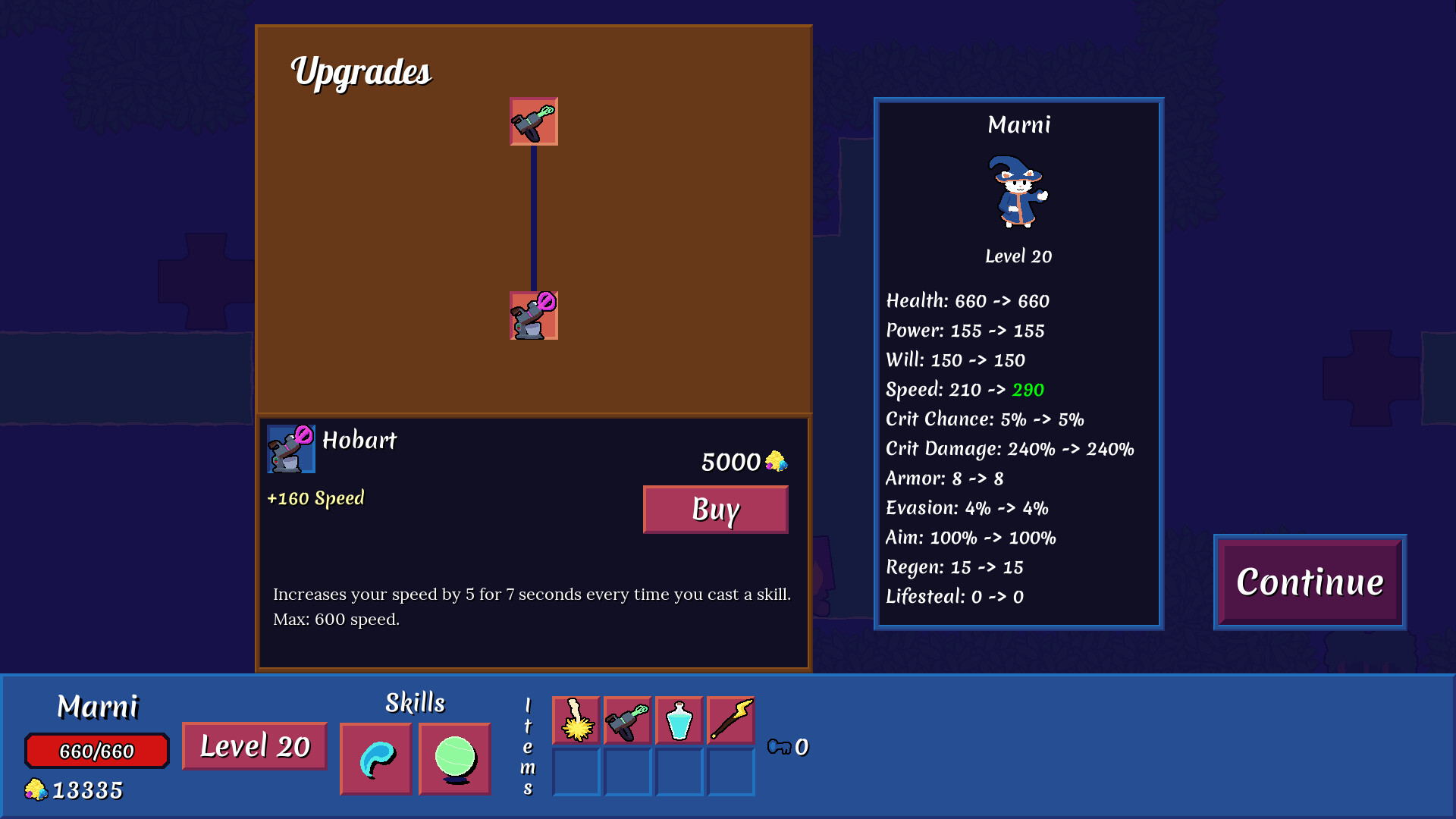Image resolution: width=1456 pixels, height=819 pixels.
Task: Click the 660/660 health bar
Action: (x=96, y=751)
